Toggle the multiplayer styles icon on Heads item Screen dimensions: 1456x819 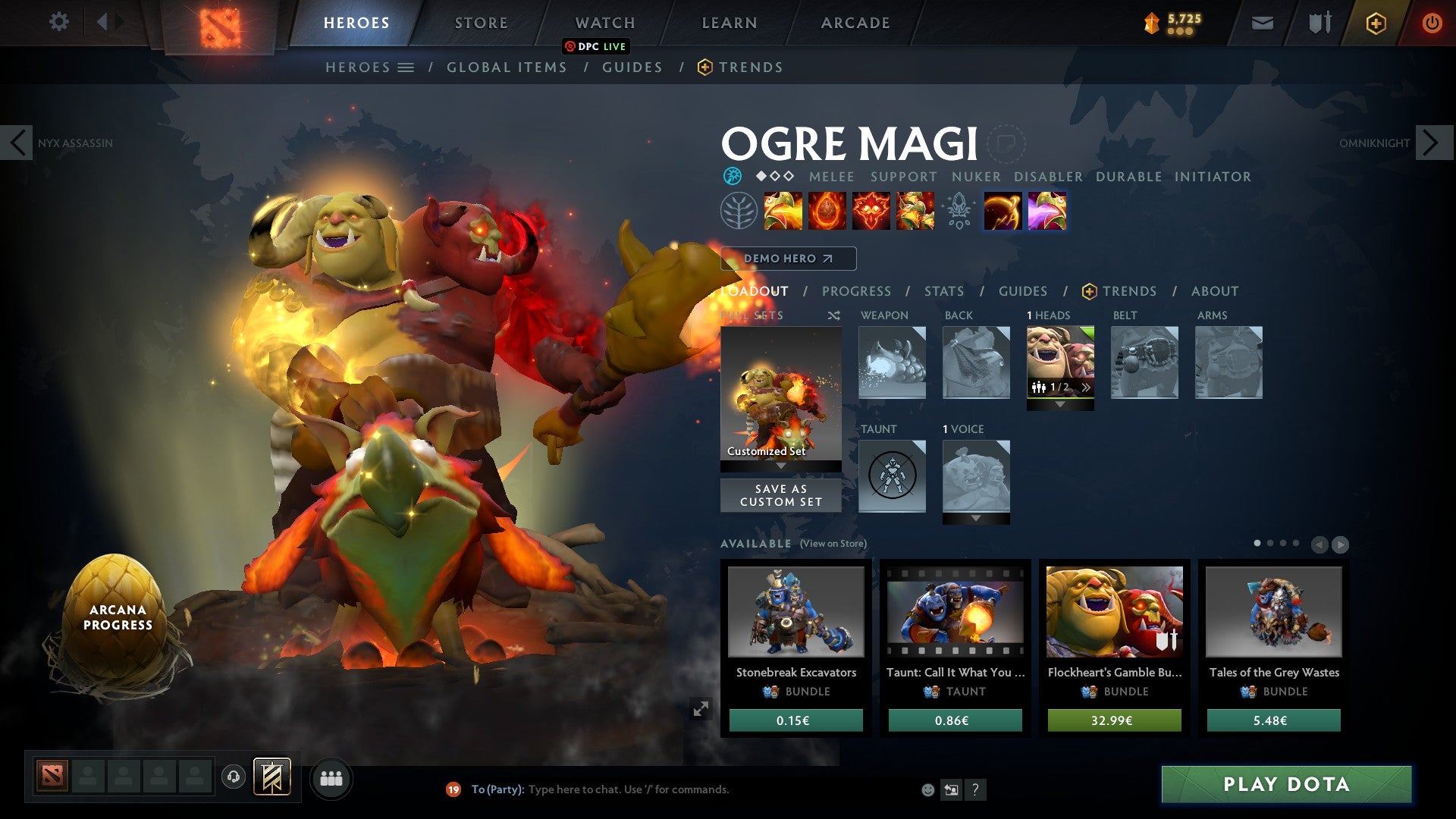coord(1037,388)
